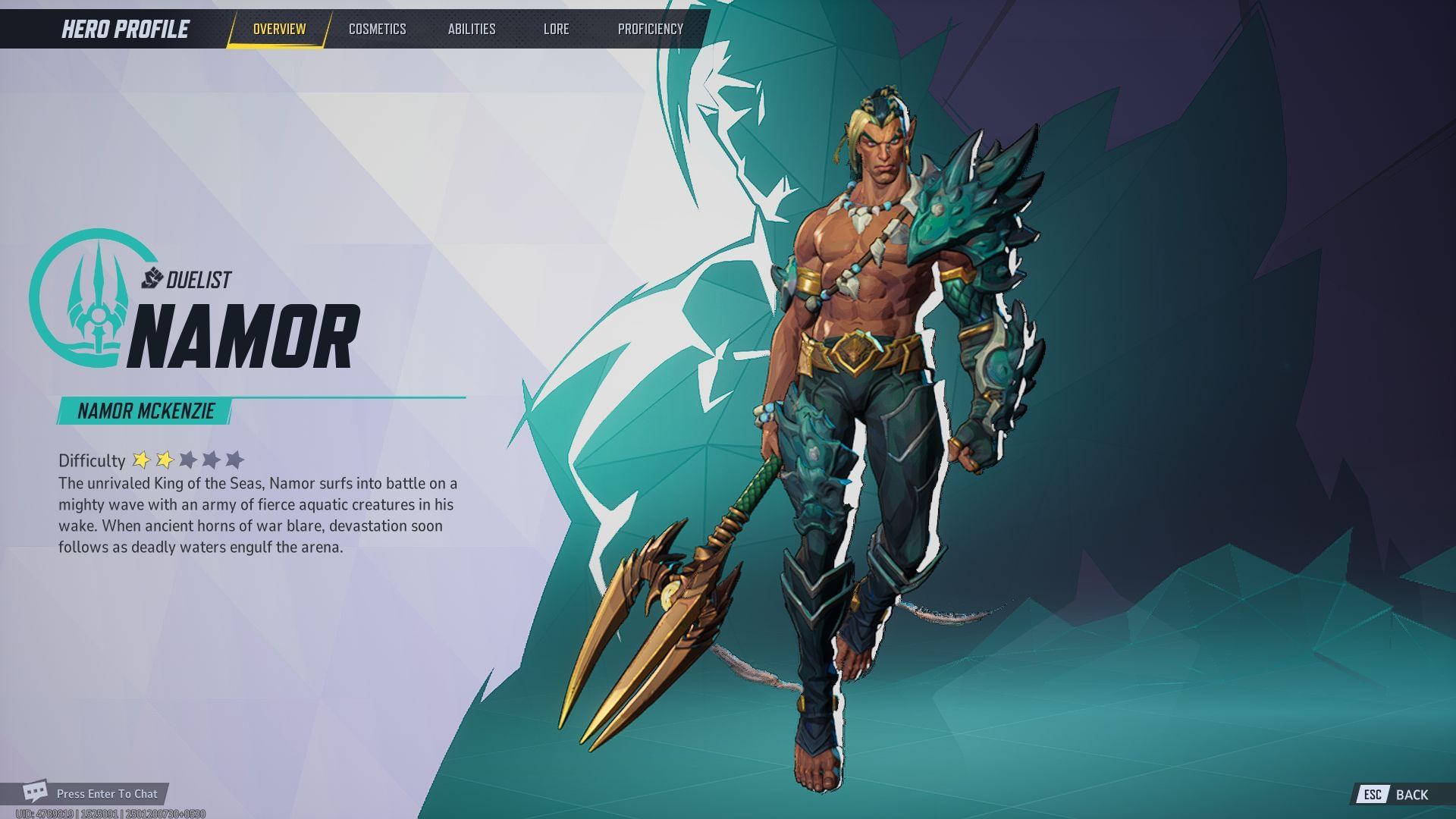Switch to the Cosmetics tab
1456x819 pixels.
[377, 29]
